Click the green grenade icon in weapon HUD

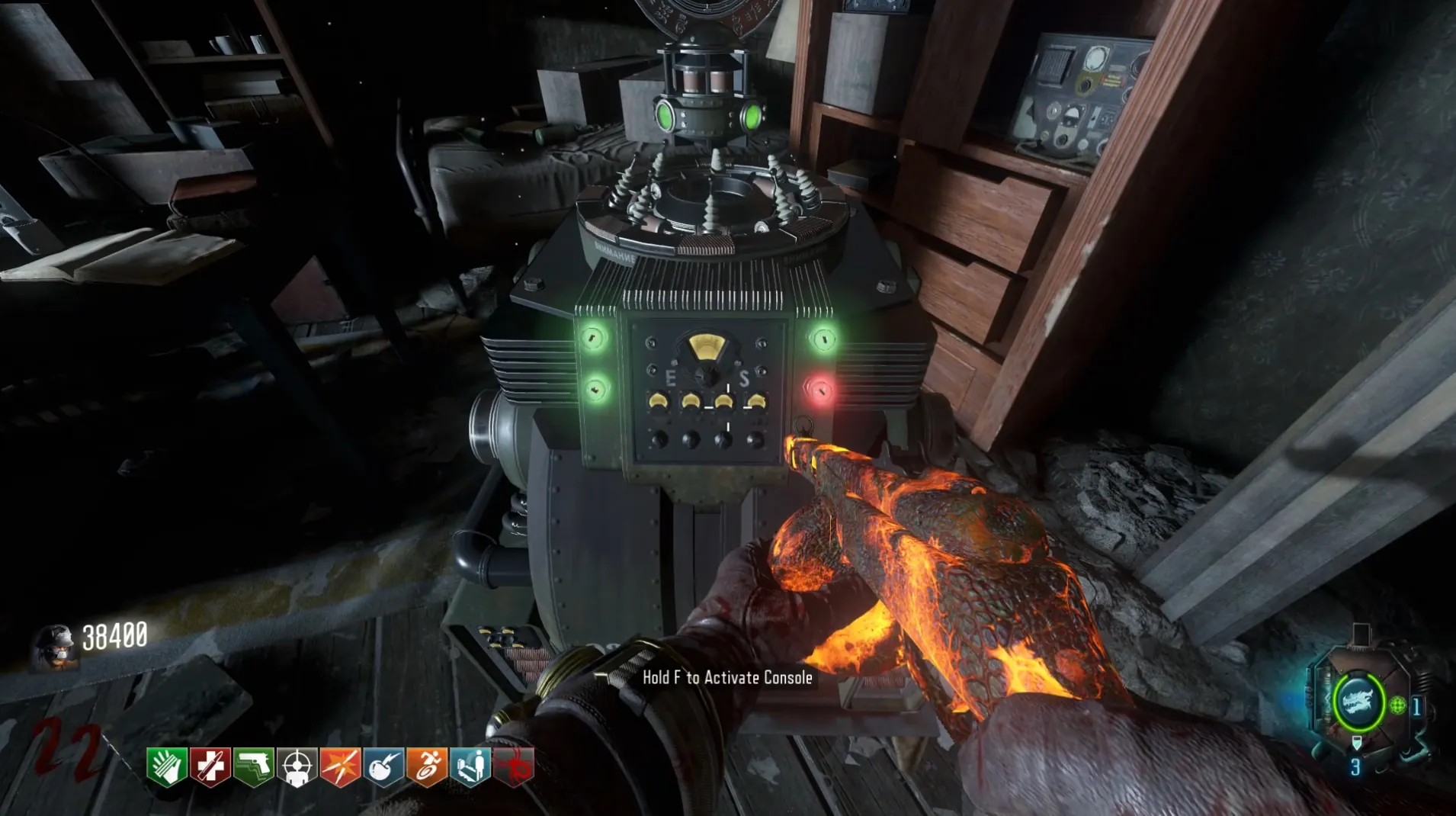coord(1397,705)
